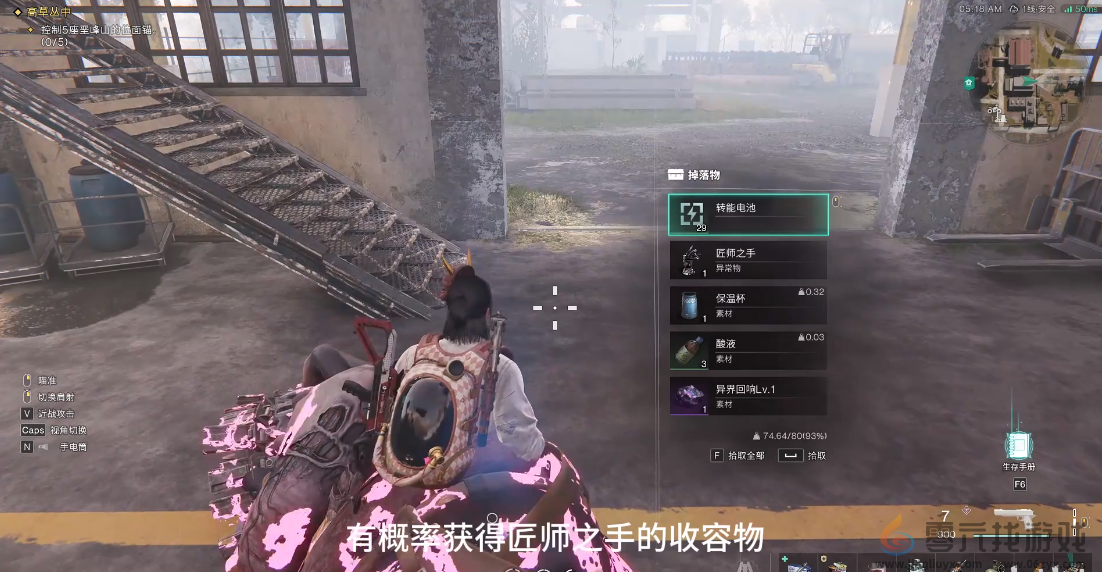
Task: Select the 转能电池 loot row
Action: pyautogui.click(x=748, y=214)
